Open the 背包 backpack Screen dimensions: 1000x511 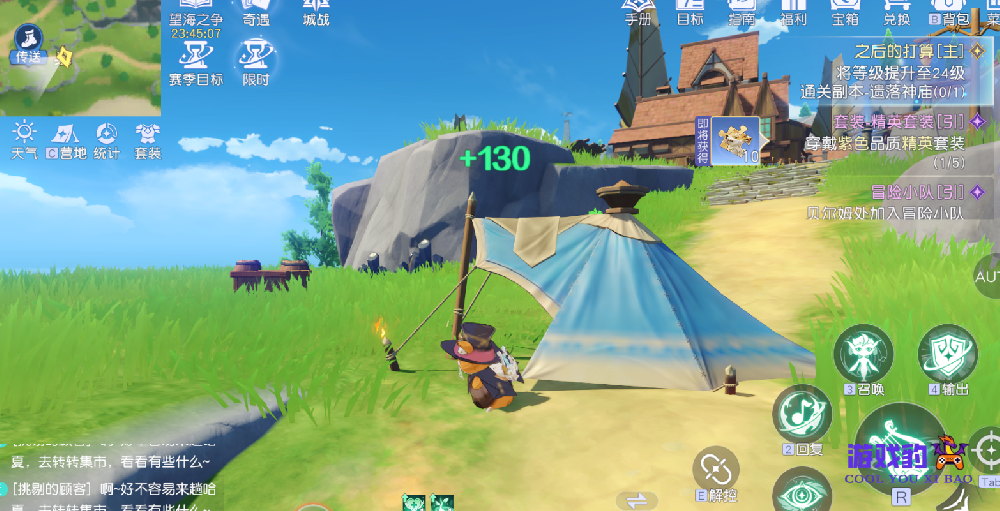coord(950,12)
